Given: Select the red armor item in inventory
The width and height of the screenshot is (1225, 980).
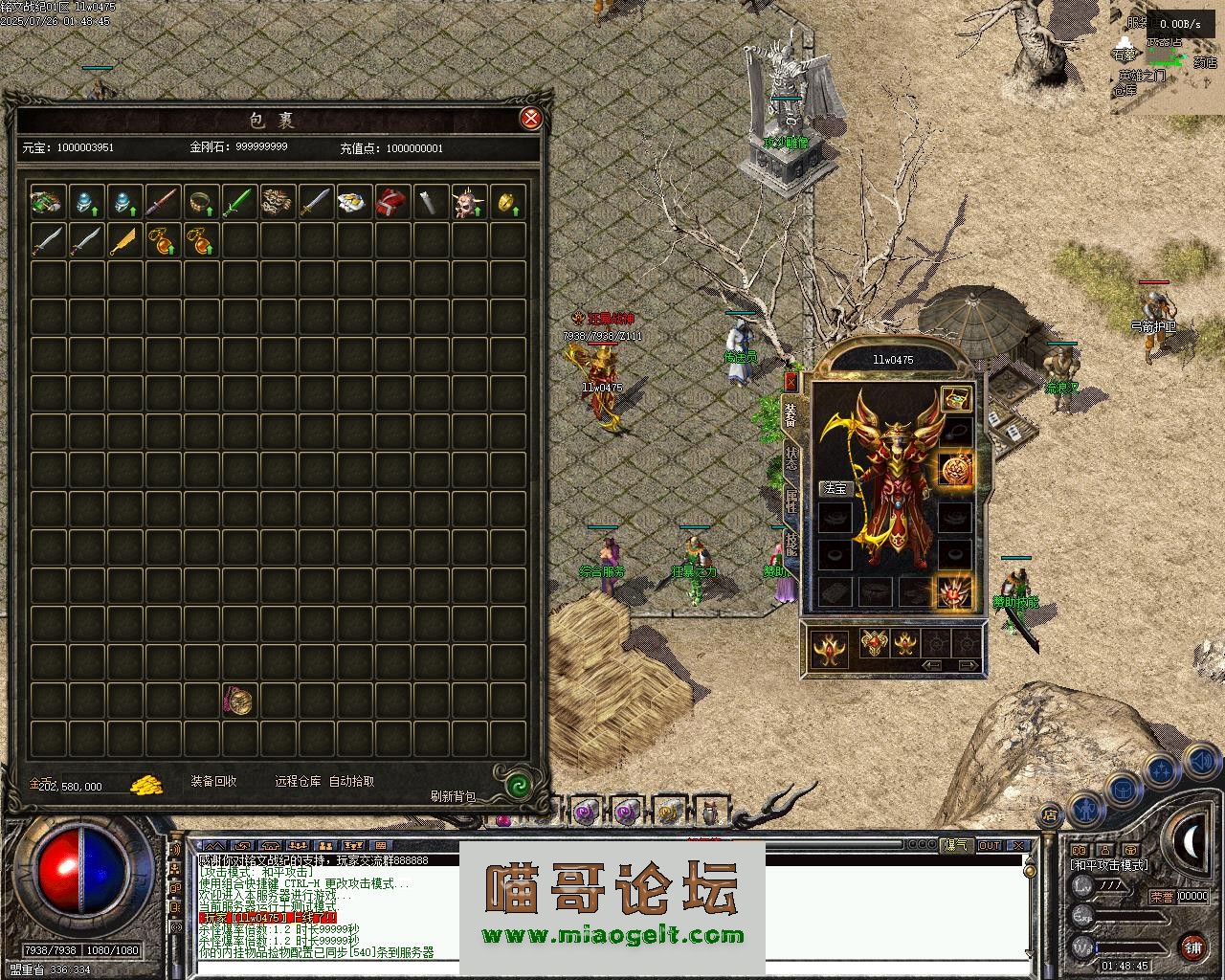Looking at the screenshot, I should point(392,202).
